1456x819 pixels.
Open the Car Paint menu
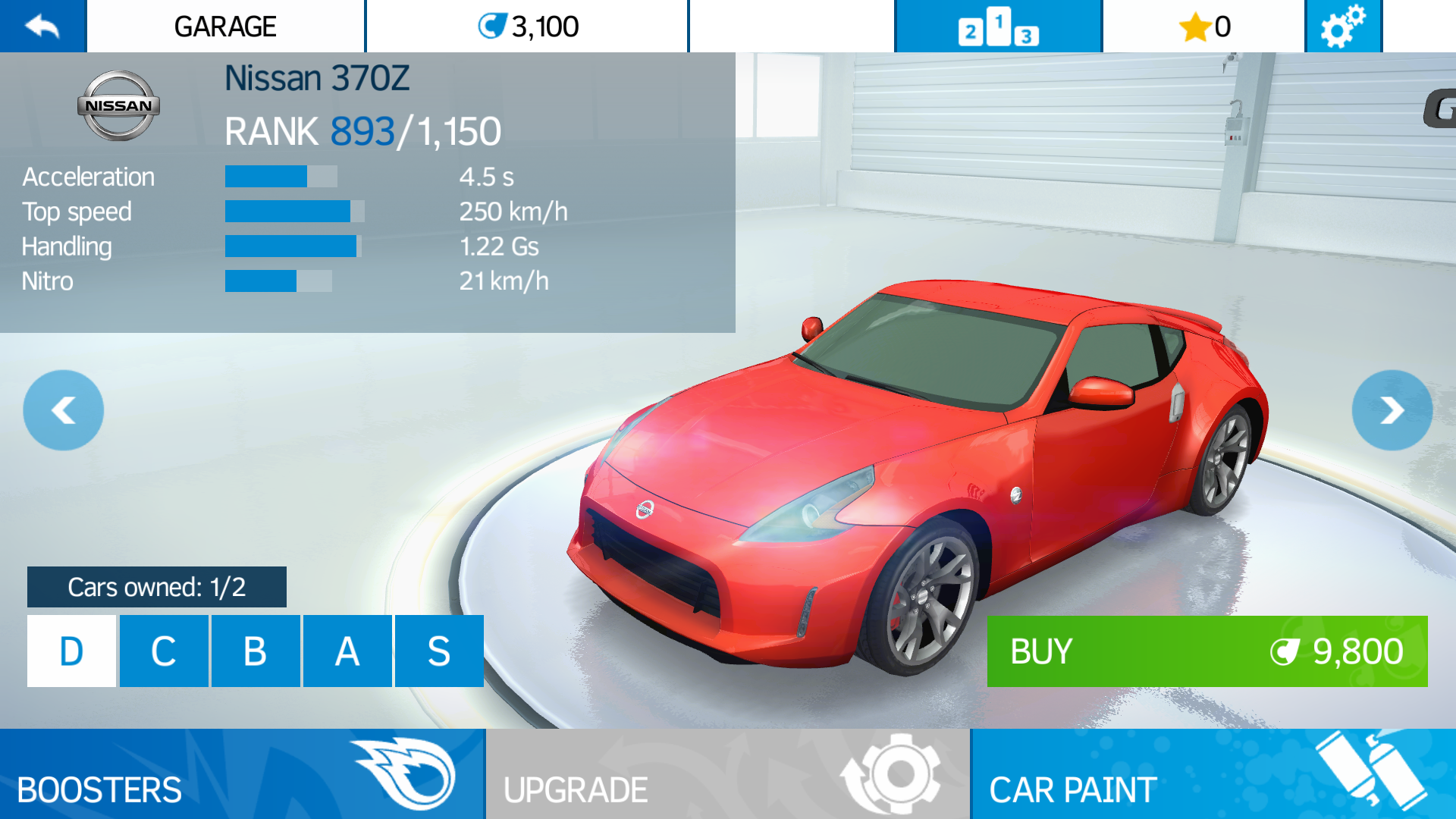point(1213,774)
